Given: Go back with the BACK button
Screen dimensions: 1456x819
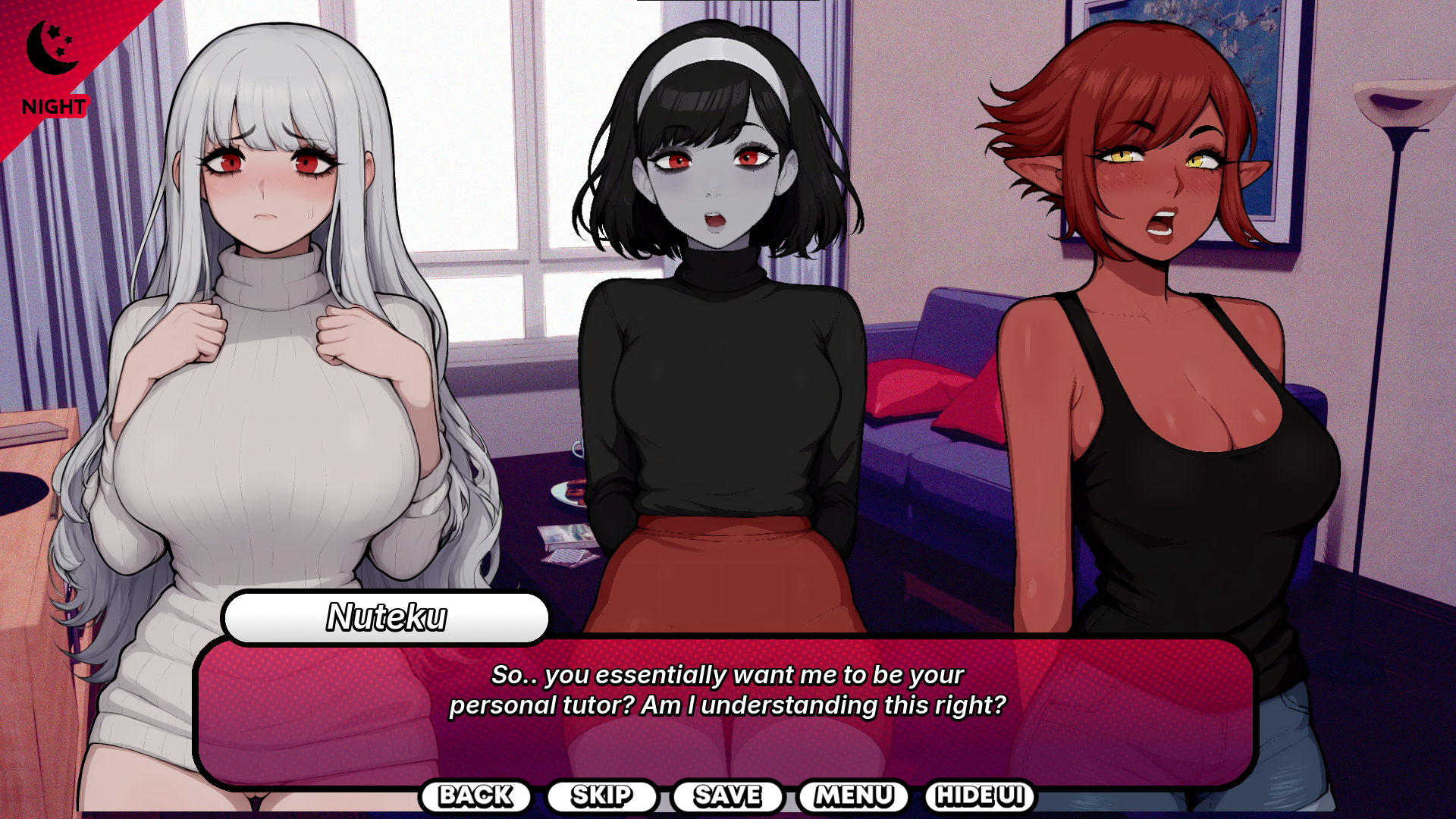Looking at the screenshot, I should click(x=475, y=795).
